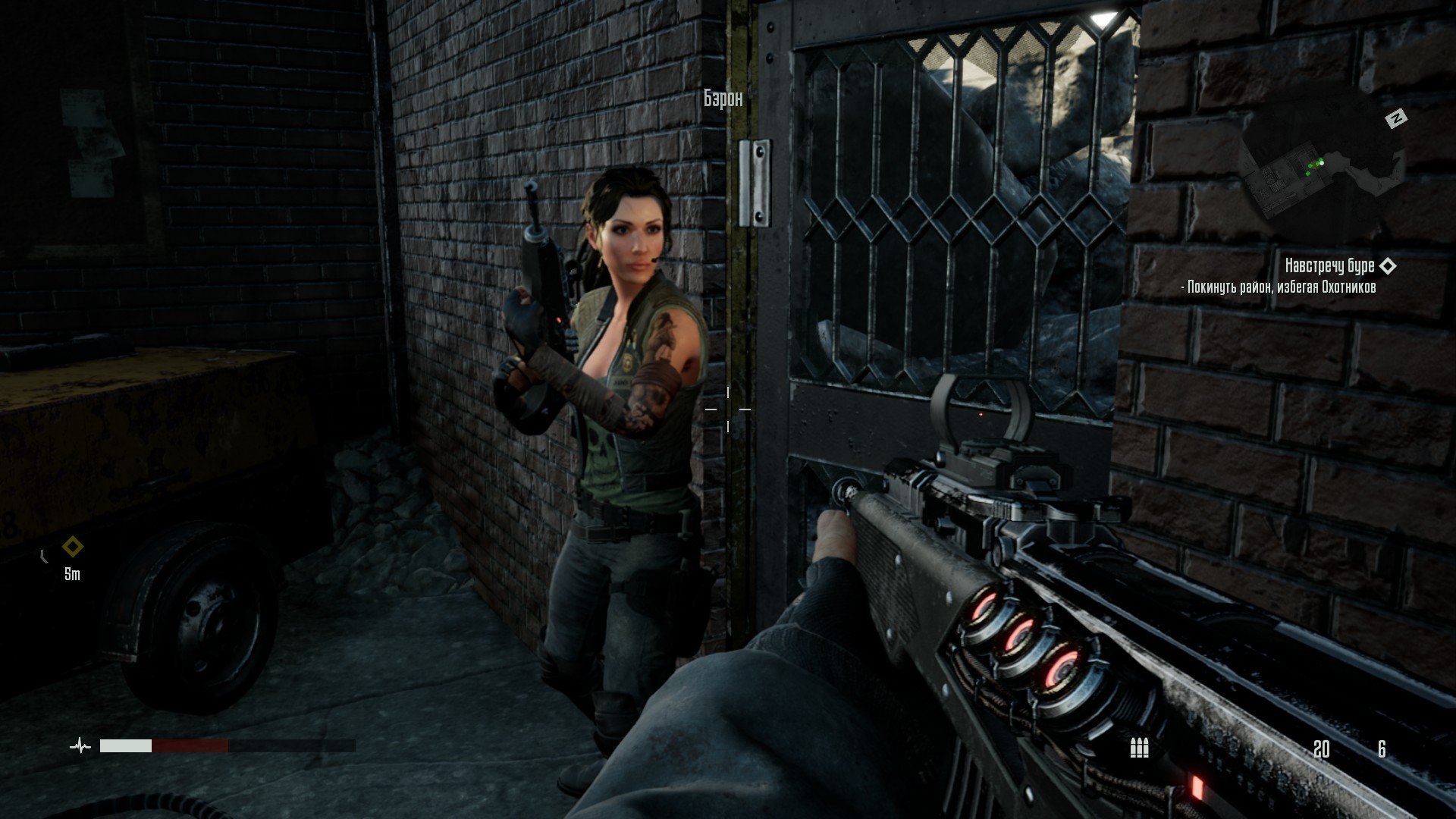Click the ammo type bullets icon
This screenshot has height=819, width=1456.
point(1139,748)
